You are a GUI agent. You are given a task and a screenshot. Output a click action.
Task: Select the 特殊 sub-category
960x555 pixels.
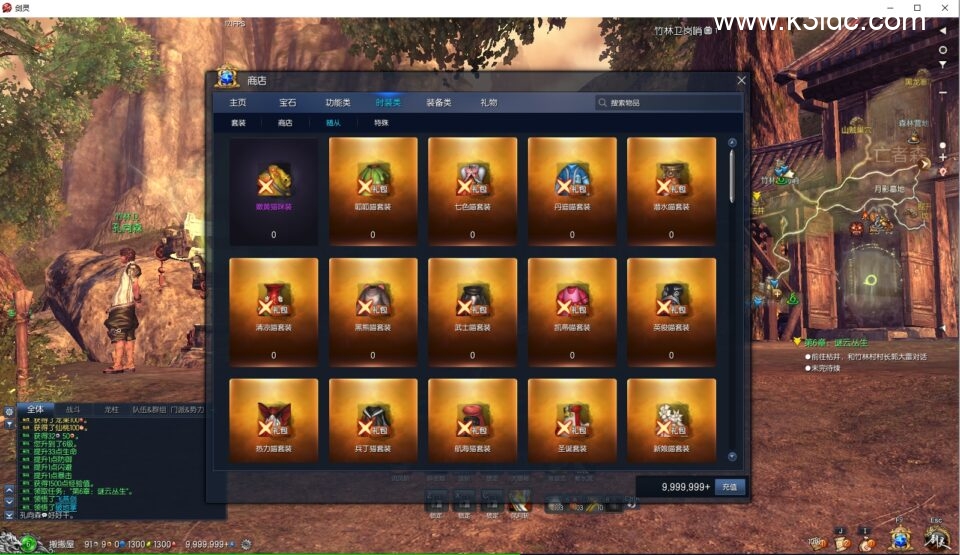point(381,123)
